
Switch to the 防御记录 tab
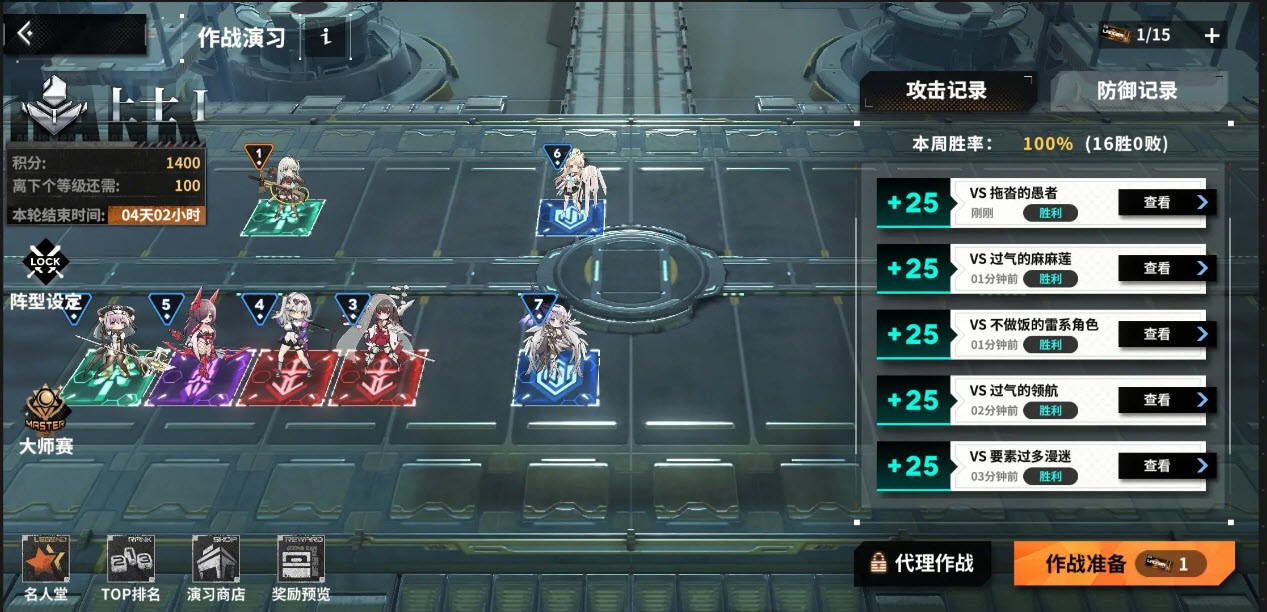click(x=1137, y=91)
